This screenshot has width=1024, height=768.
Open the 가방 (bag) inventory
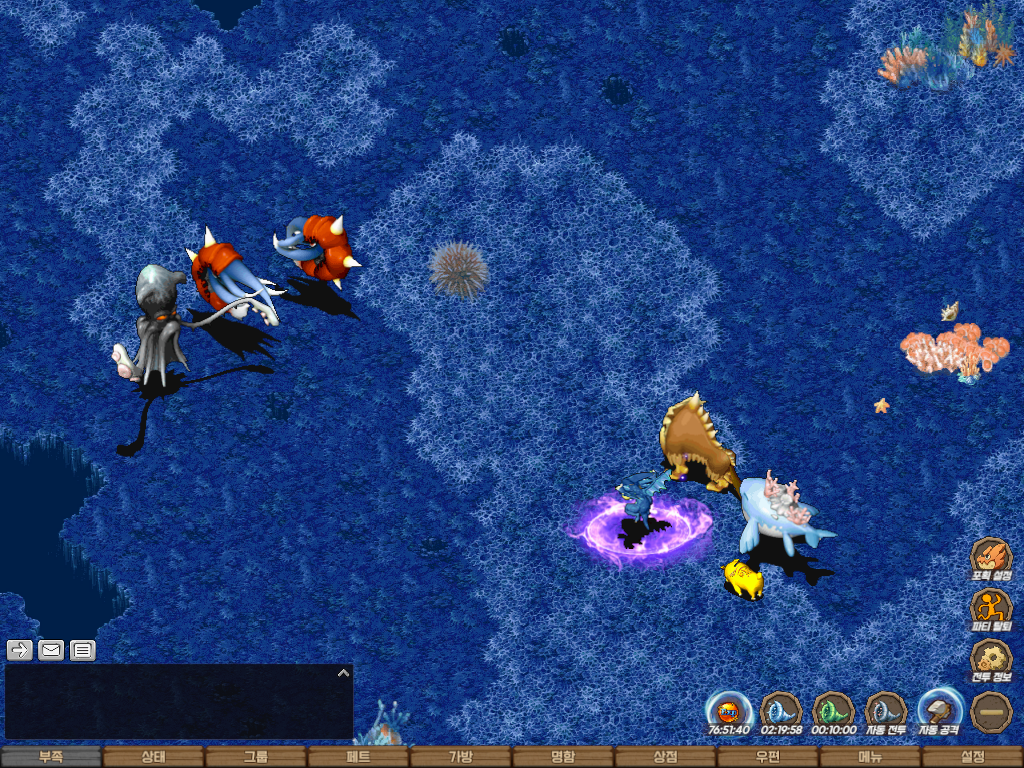click(460, 757)
